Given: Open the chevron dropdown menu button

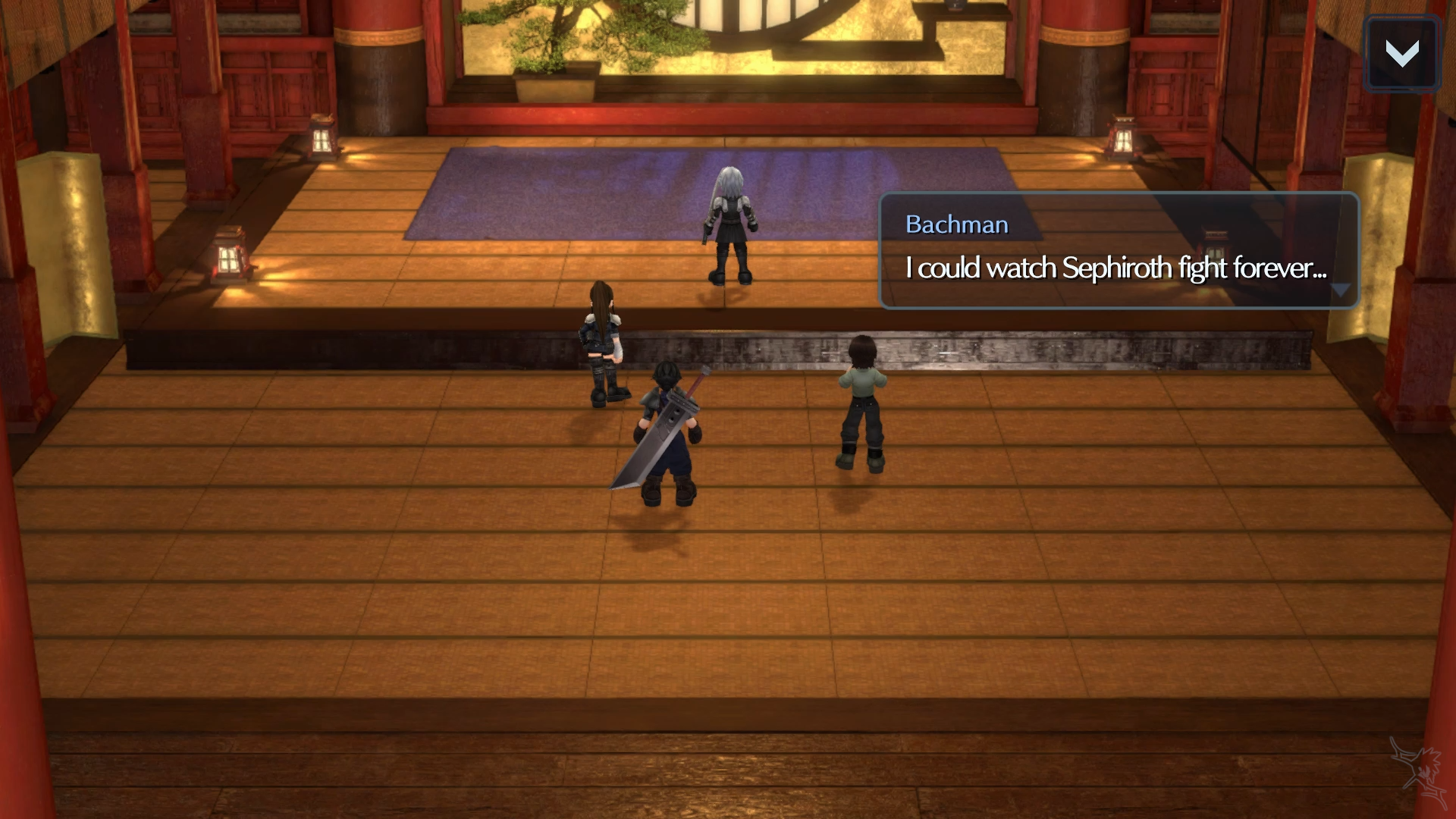Looking at the screenshot, I should 1401,53.
